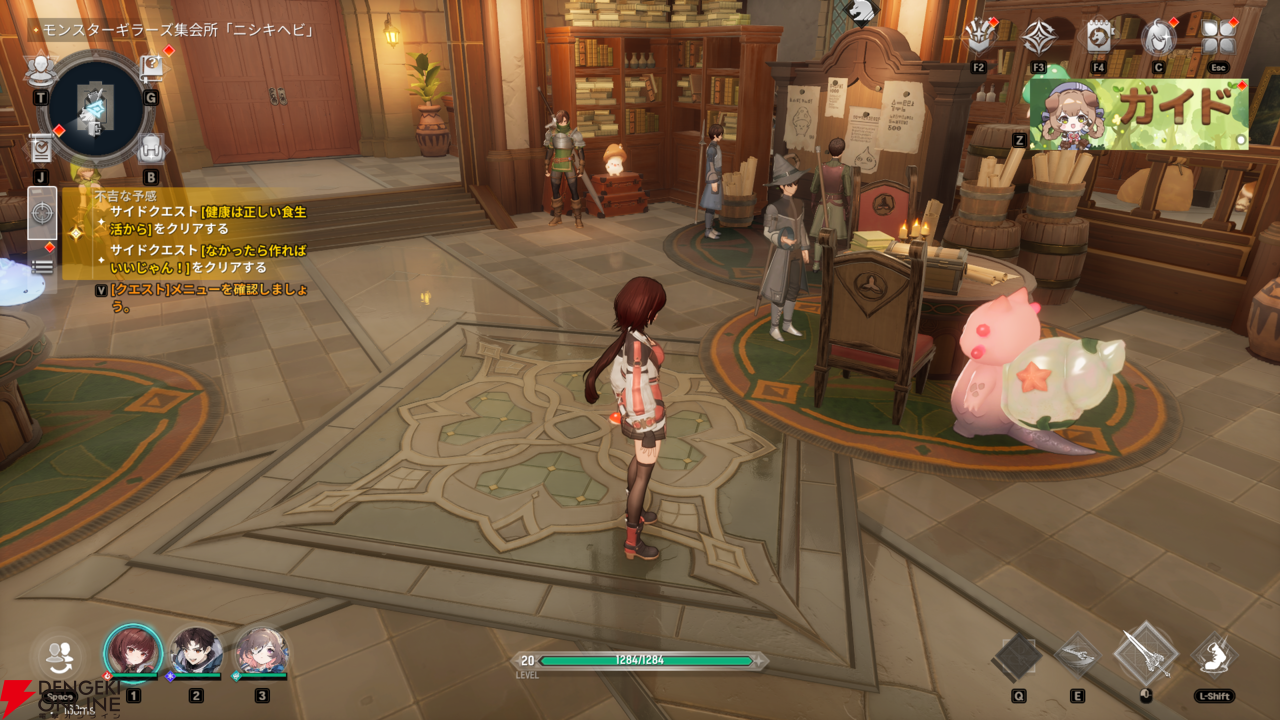1280x720 pixels.
Task: Open the character portrait menu icon
Action: pos(1158,38)
